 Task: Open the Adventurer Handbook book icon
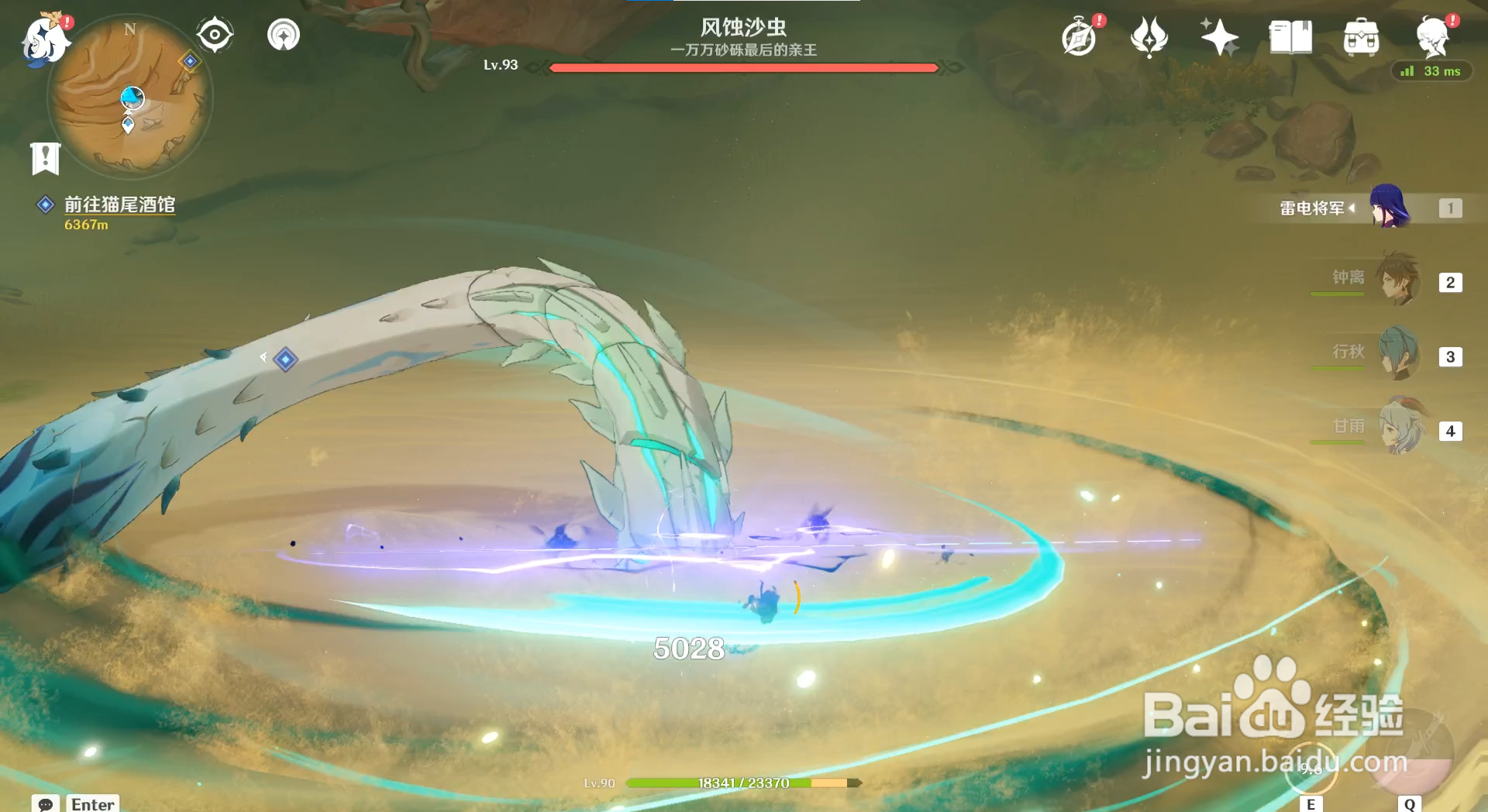(x=1290, y=36)
